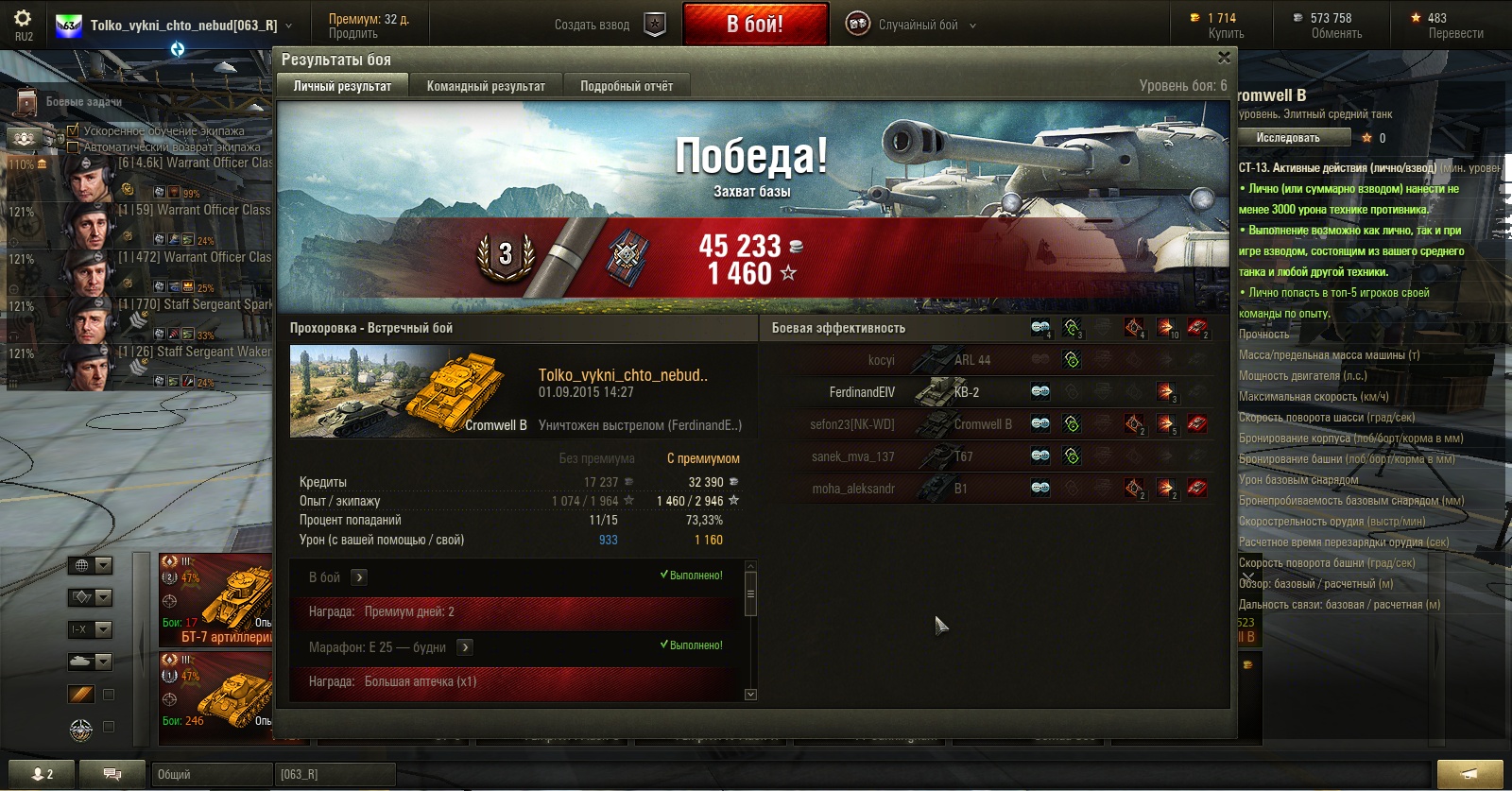Open the Подробный отчёт tab
Image resolution: width=1512 pixels, height=791 pixels.
(627, 86)
